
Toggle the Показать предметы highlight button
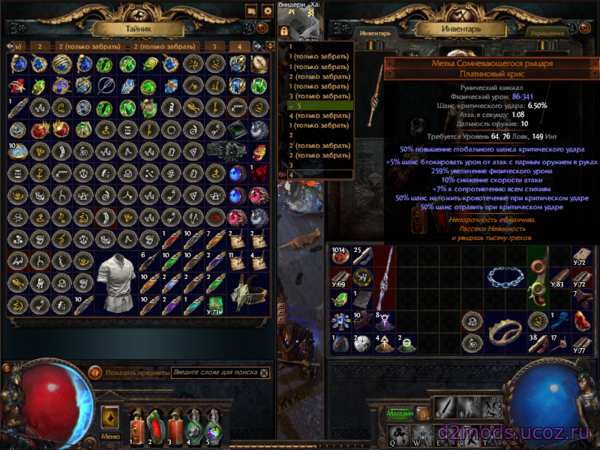tap(97, 373)
